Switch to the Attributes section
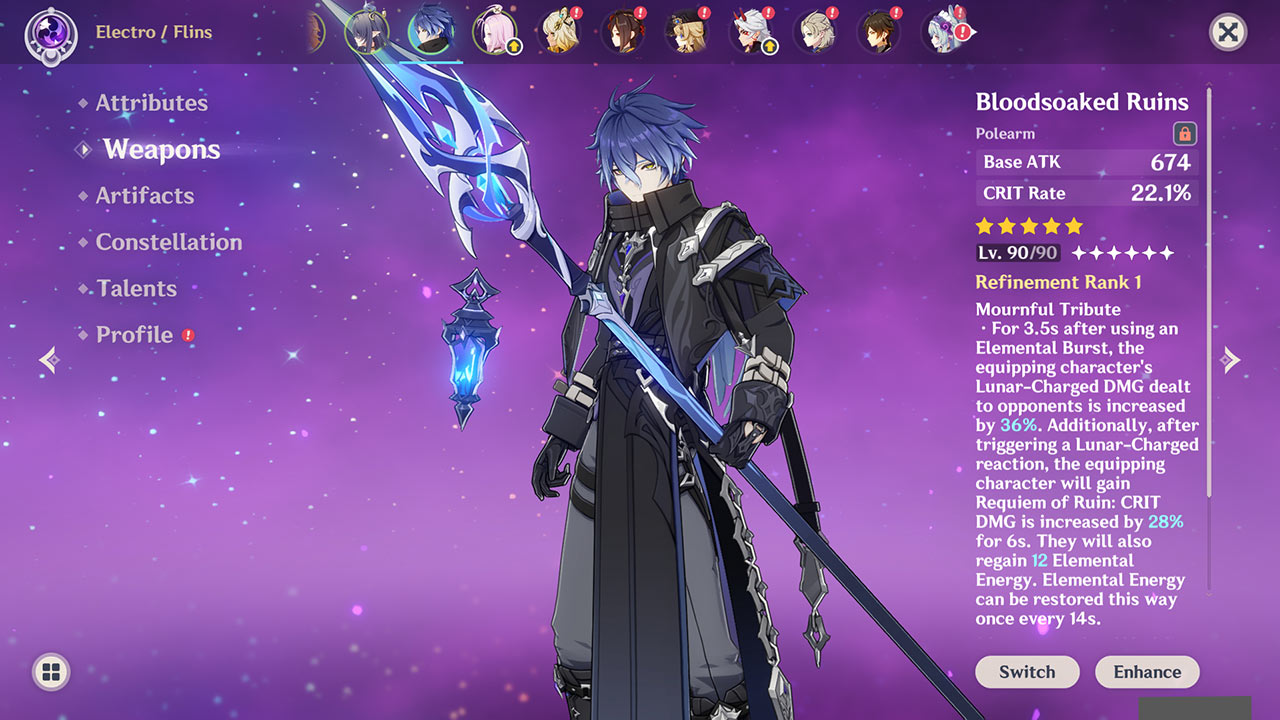The width and height of the screenshot is (1280, 720). pos(151,102)
